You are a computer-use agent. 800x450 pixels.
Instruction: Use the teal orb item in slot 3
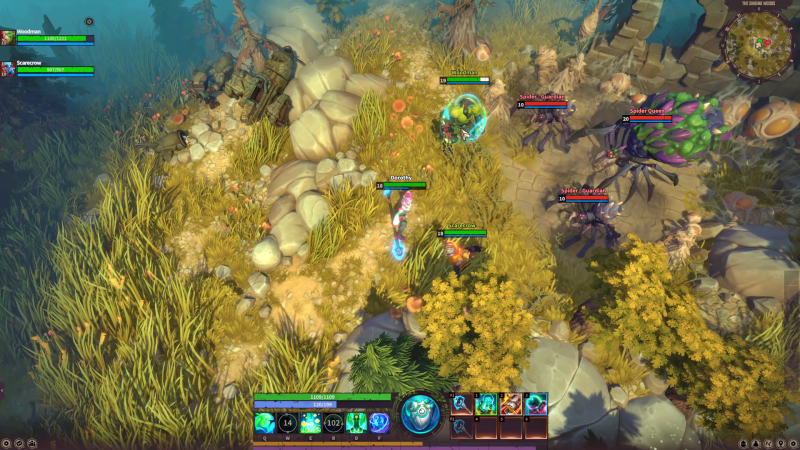tap(536, 404)
